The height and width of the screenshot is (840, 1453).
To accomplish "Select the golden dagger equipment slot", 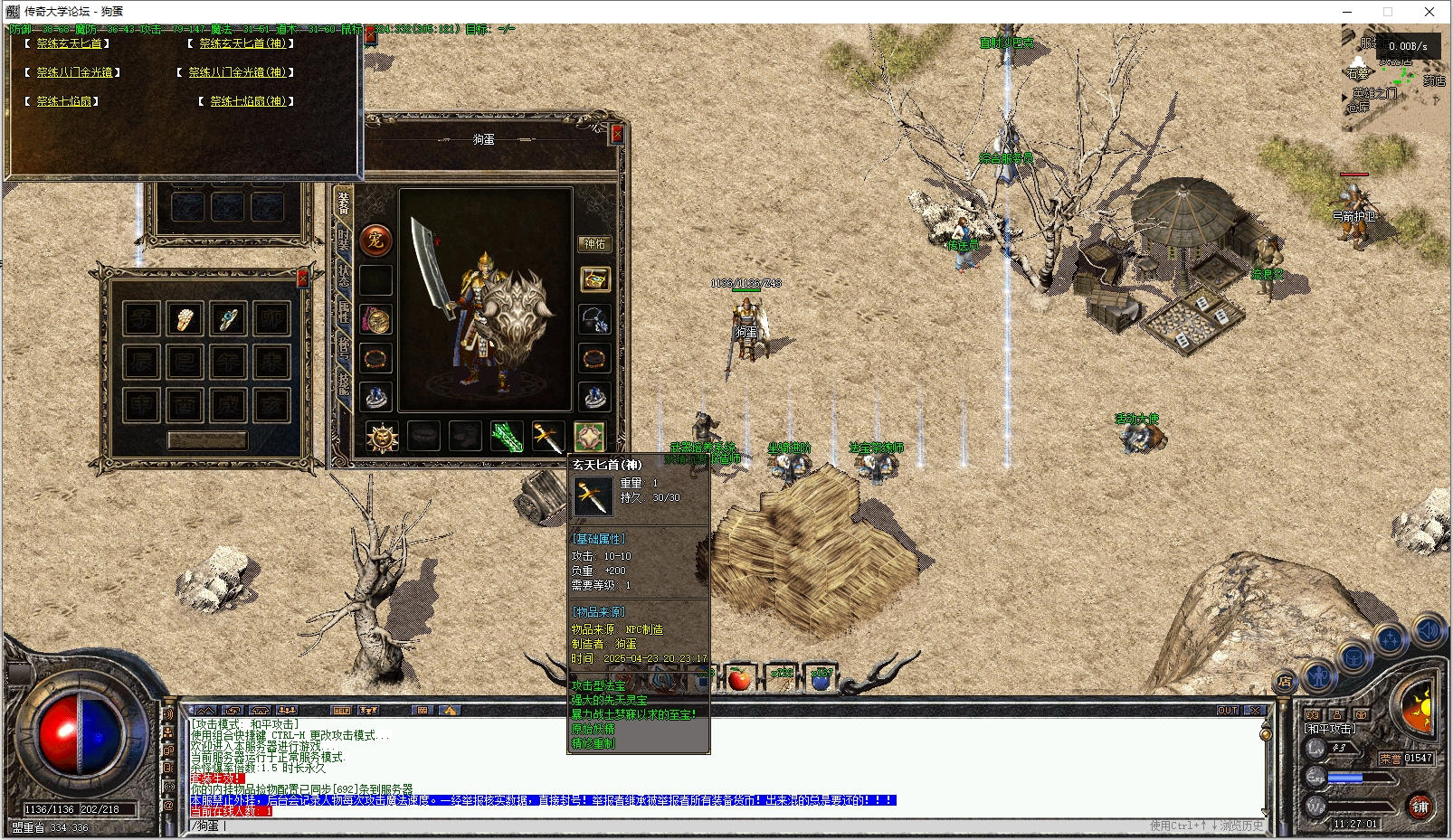I will click(x=547, y=438).
